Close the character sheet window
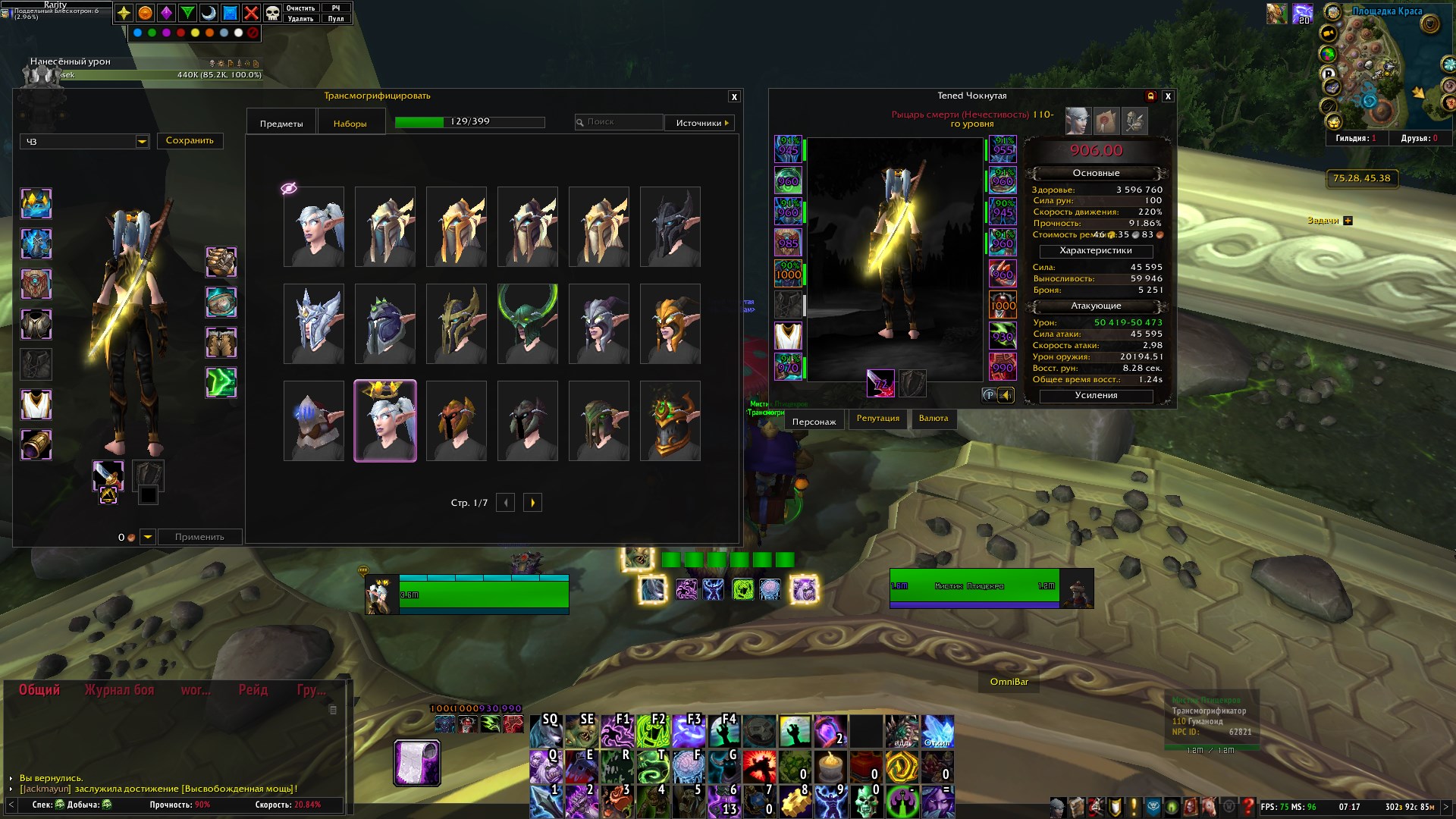 1168,96
